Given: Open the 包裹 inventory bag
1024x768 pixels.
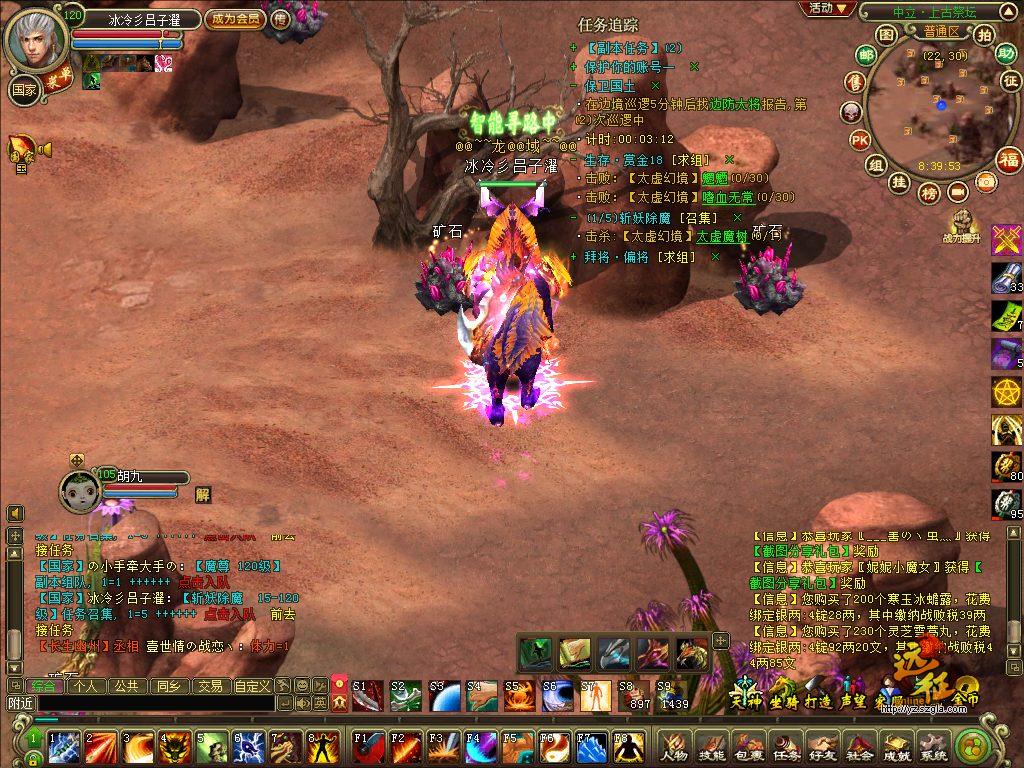Looking at the screenshot, I should coord(748,746).
